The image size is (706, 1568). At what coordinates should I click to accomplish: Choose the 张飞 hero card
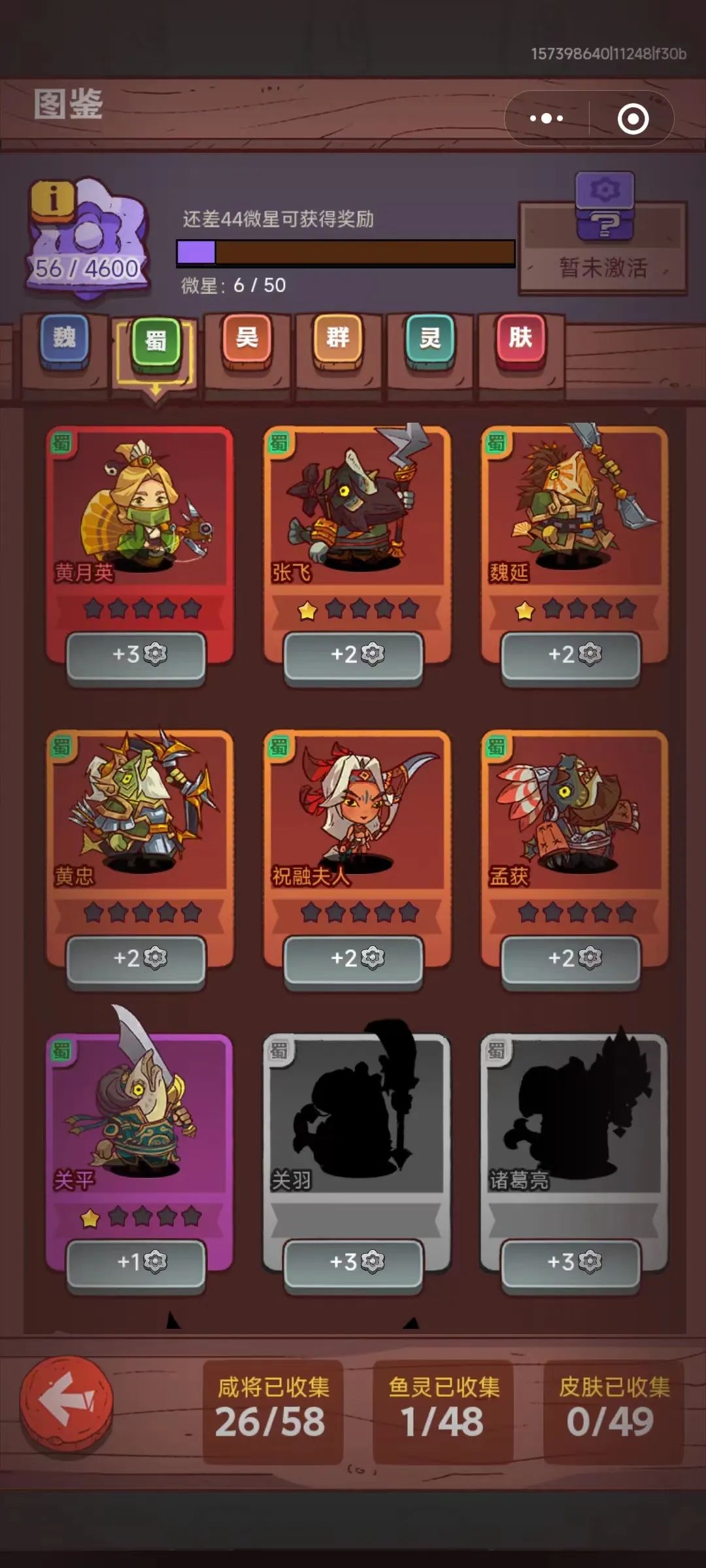[357, 510]
